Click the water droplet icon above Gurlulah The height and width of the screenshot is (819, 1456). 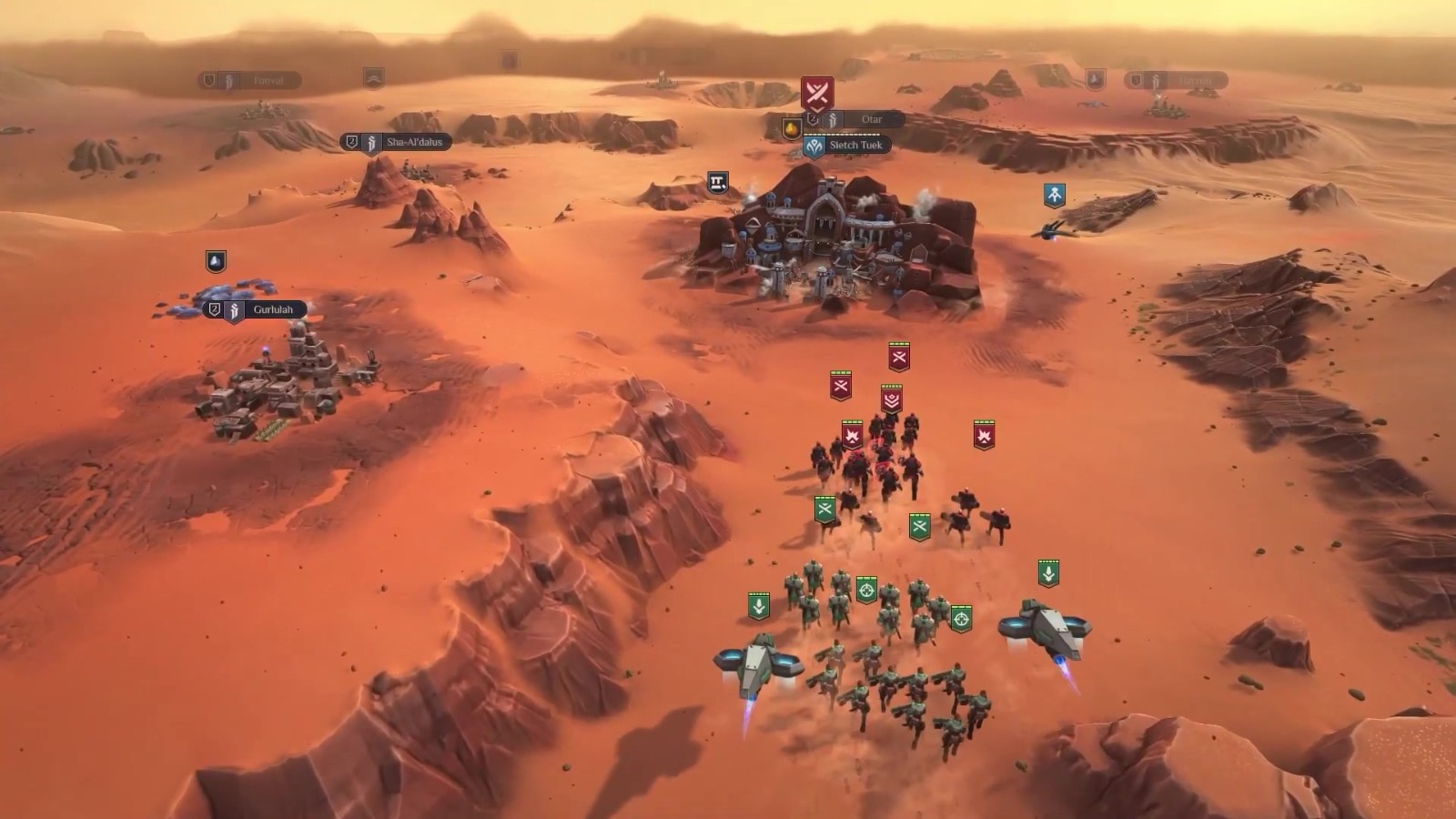point(216,262)
